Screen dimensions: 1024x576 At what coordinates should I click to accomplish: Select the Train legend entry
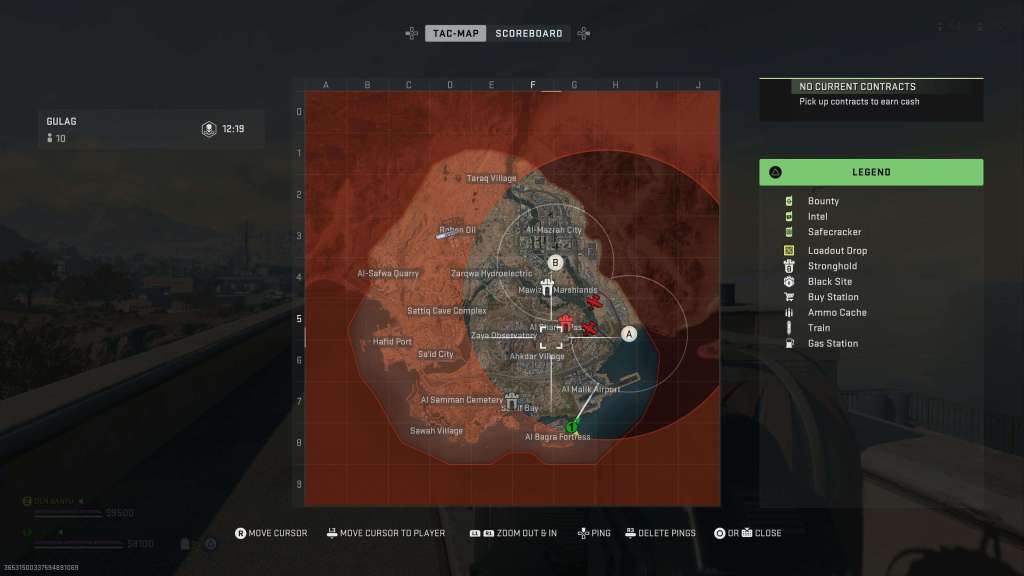818,328
